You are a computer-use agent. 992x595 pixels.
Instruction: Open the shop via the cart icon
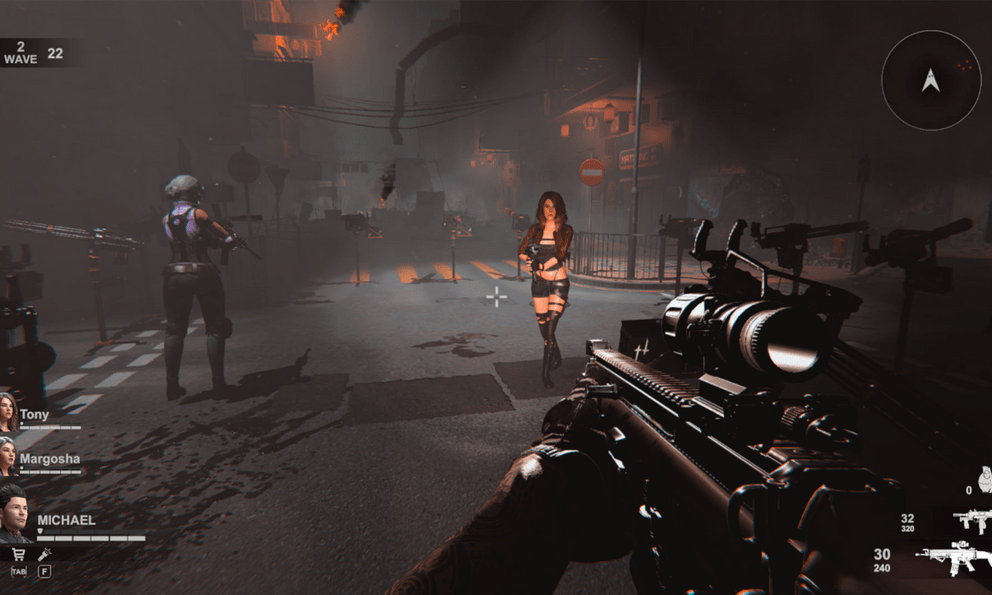tap(18, 554)
